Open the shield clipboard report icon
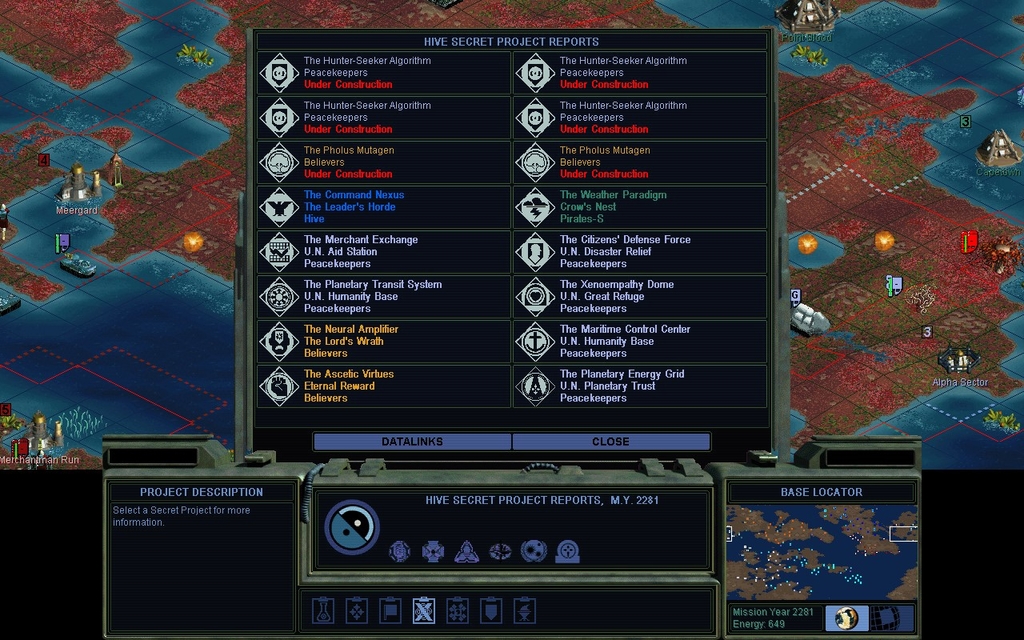Viewport: 1024px width, 640px height. (x=490, y=610)
